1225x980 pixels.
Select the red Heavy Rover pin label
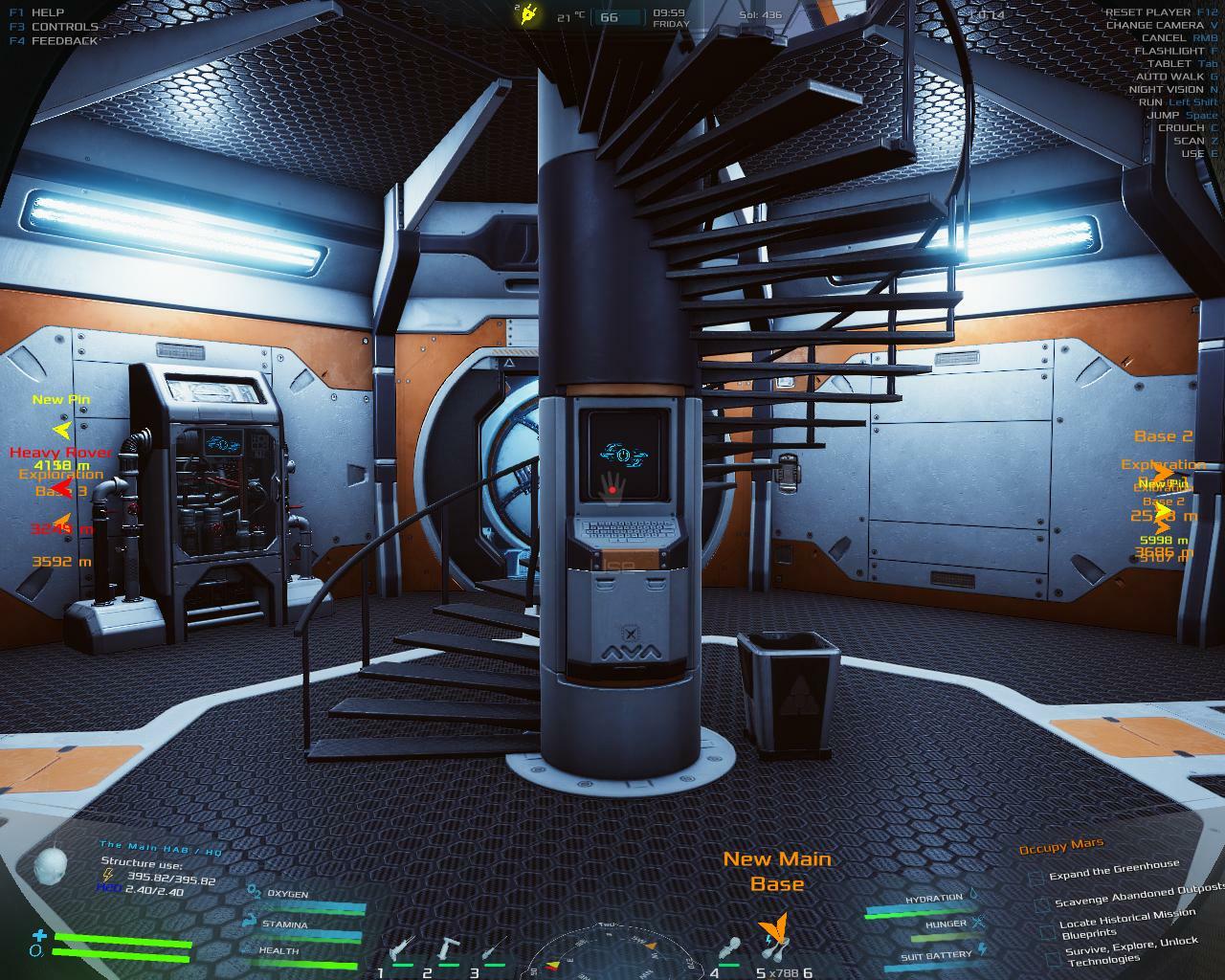pyautogui.click(x=60, y=452)
